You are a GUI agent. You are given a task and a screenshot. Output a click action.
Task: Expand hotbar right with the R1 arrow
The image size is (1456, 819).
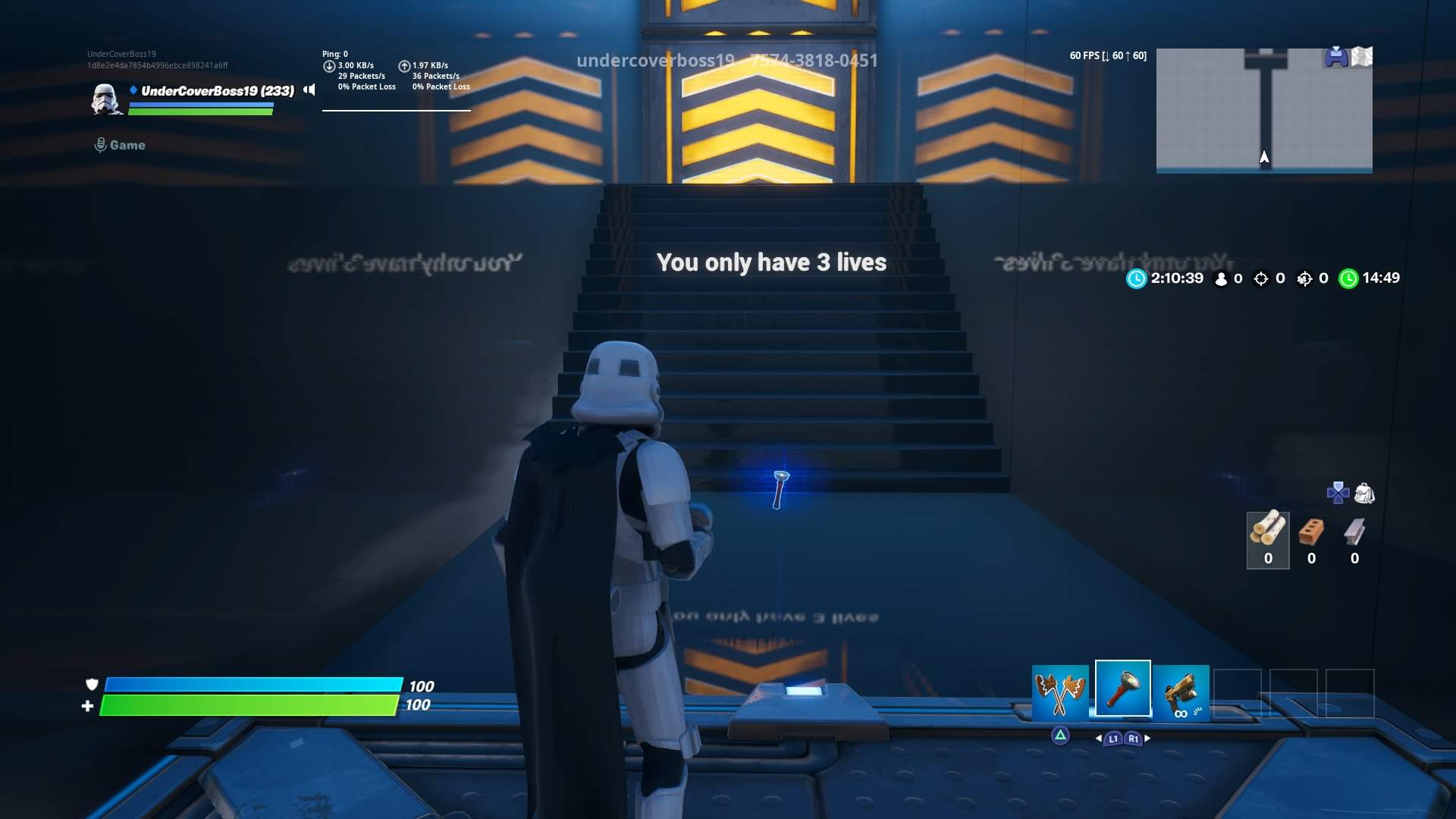click(x=1133, y=736)
